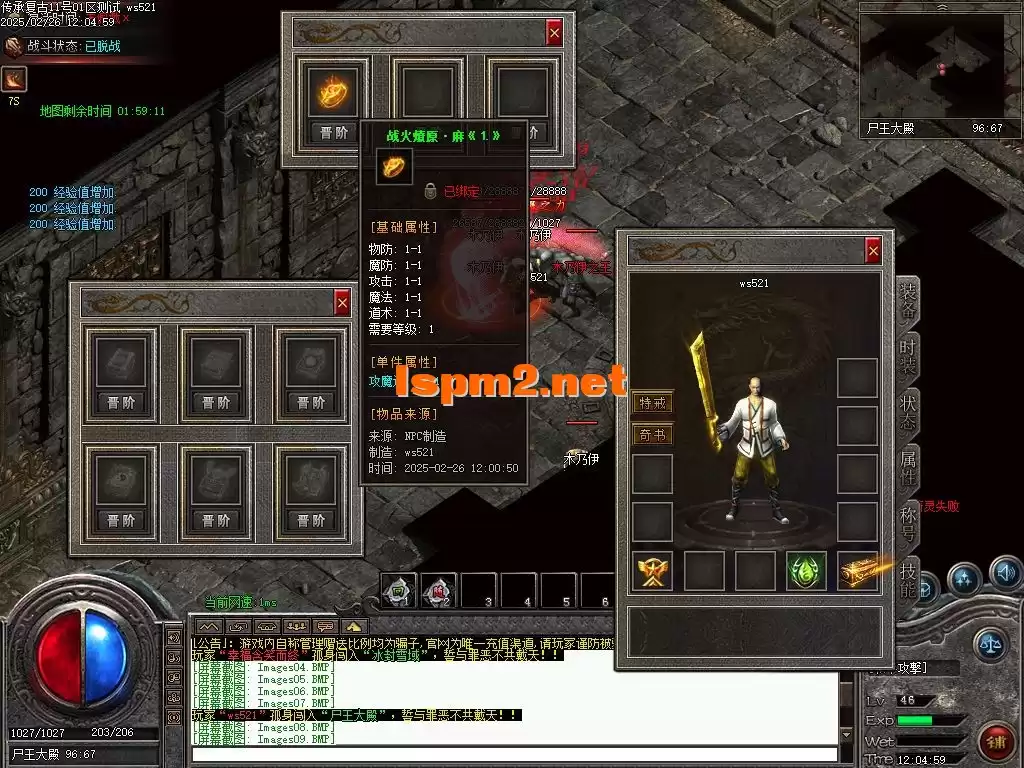Click the glowing golden chest slot
The width and height of the screenshot is (1024, 768).
(858, 571)
